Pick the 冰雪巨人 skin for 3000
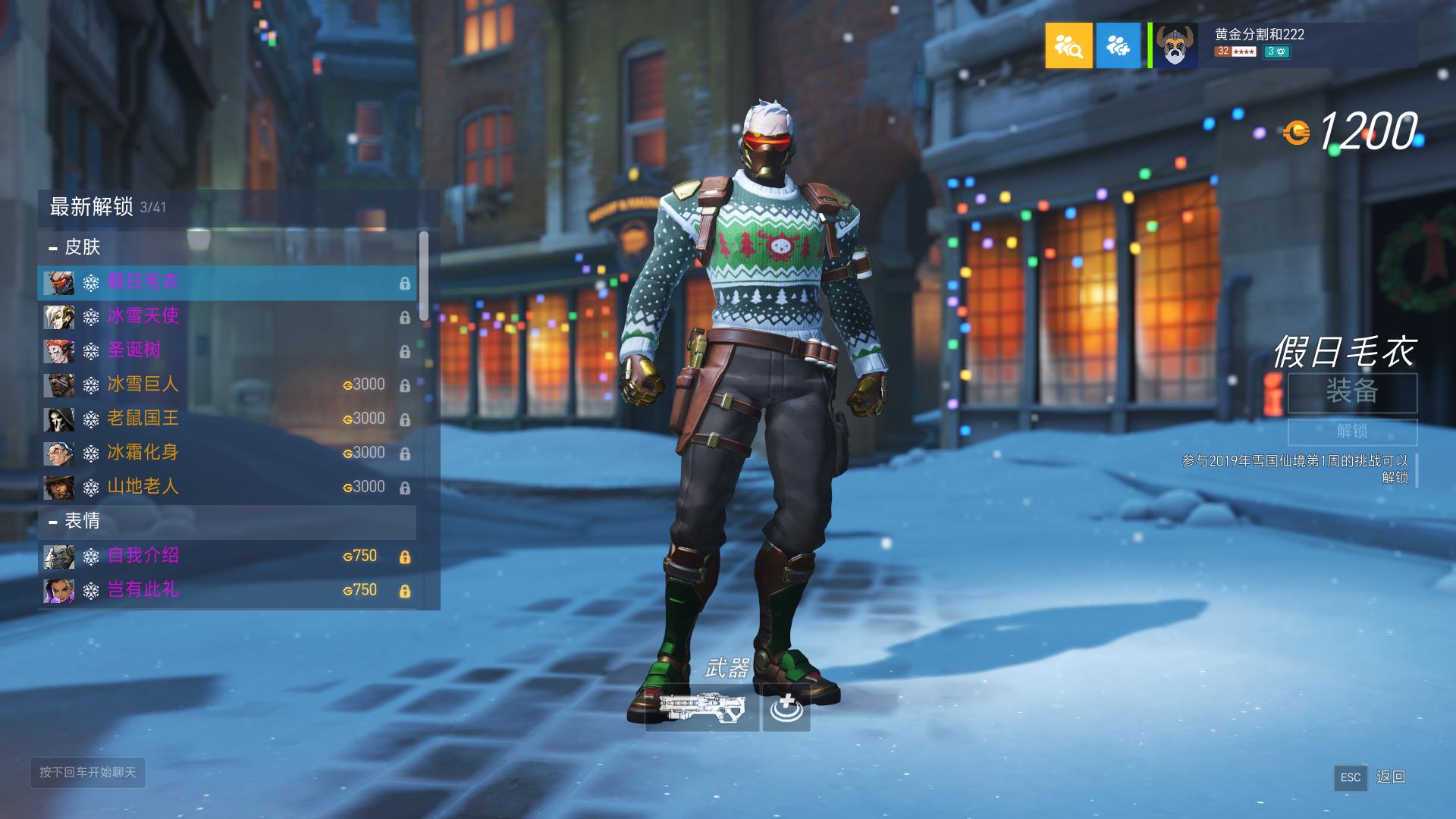1456x819 pixels. 227,385
